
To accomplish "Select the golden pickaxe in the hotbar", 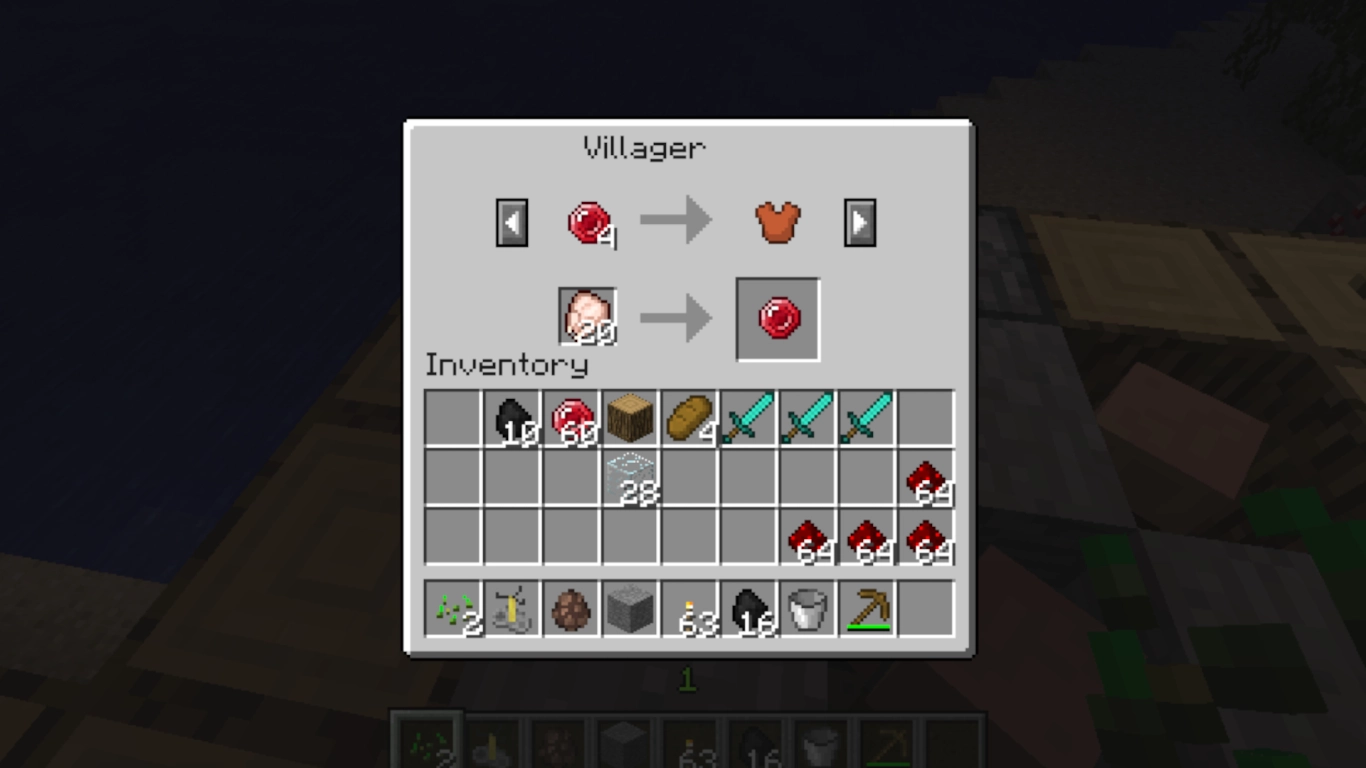I will pos(866,608).
